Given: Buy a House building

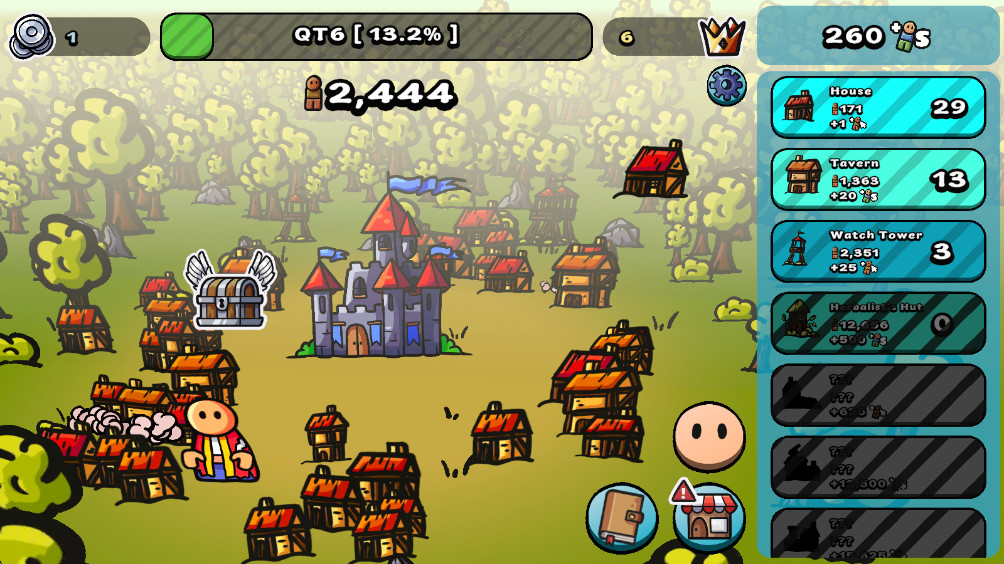Looking at the screenshot, I should pos(877,108).
